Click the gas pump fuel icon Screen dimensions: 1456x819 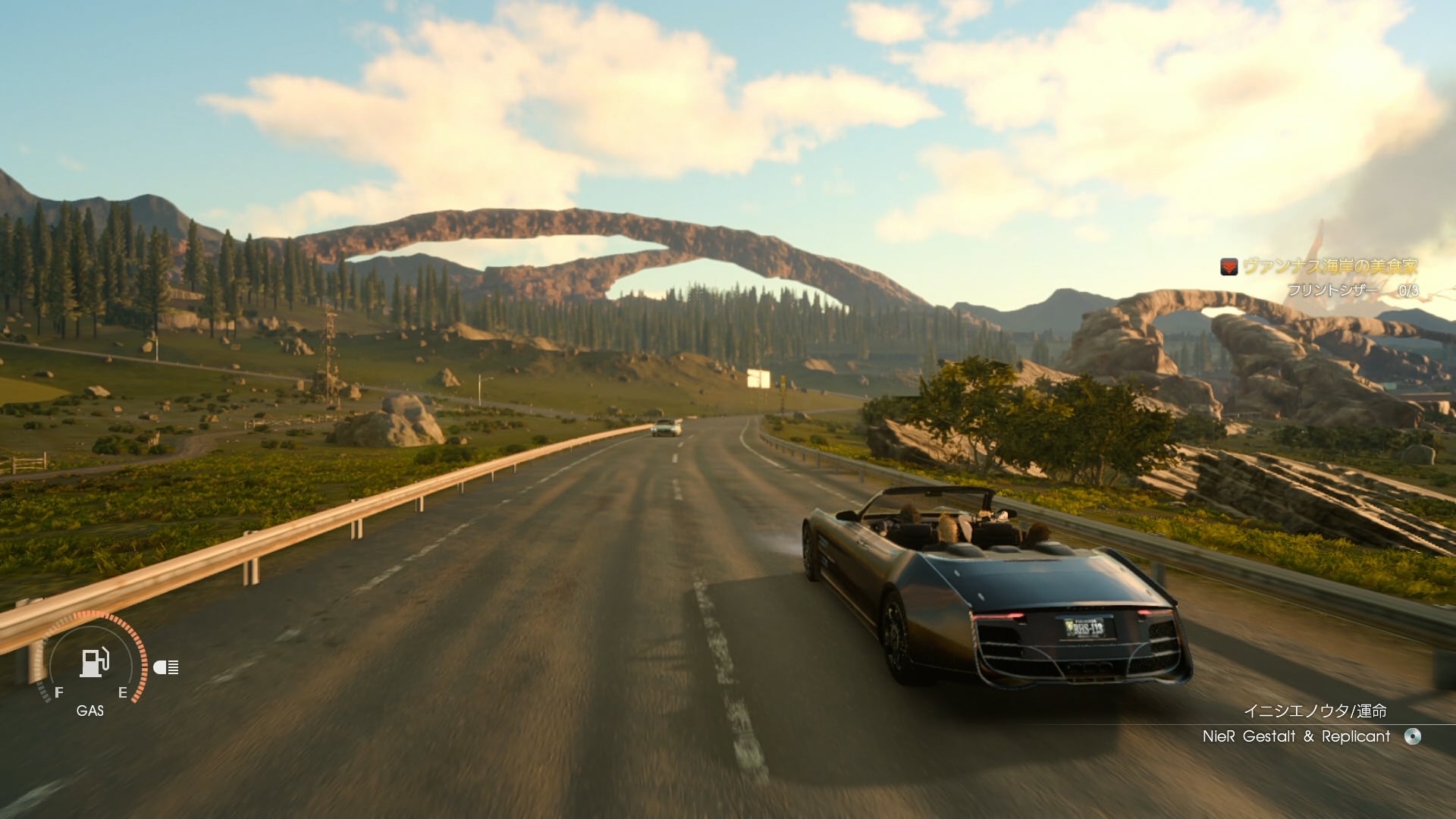(x=94, y=663)
